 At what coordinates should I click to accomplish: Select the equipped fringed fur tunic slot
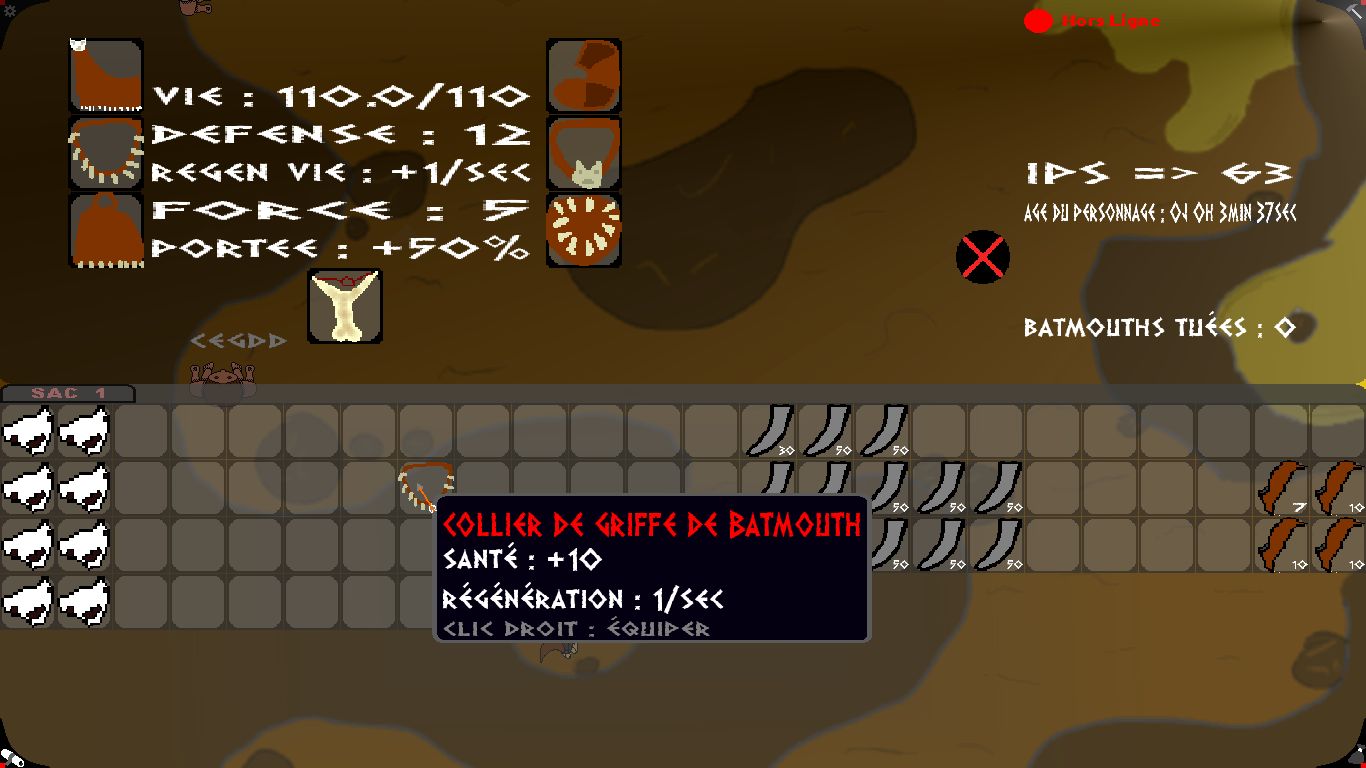pos(106,230)
